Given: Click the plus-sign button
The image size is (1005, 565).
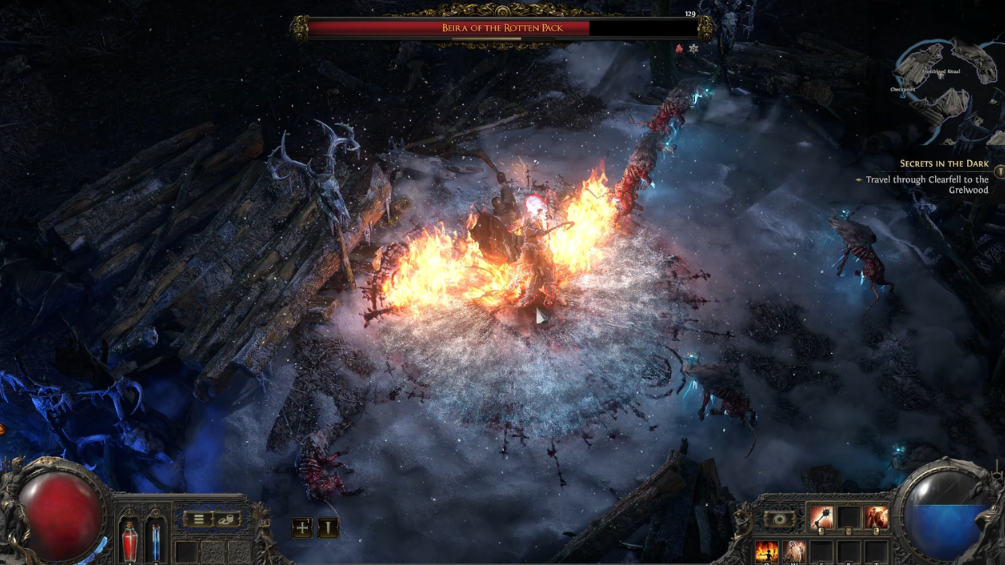Looking at the screenshot, I should (302, 527).
